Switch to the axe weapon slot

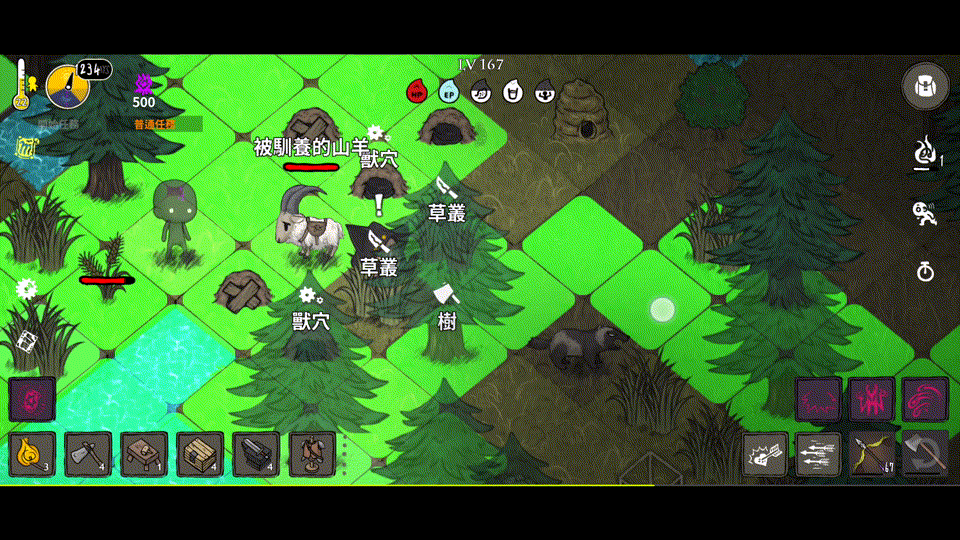point(925,455)
